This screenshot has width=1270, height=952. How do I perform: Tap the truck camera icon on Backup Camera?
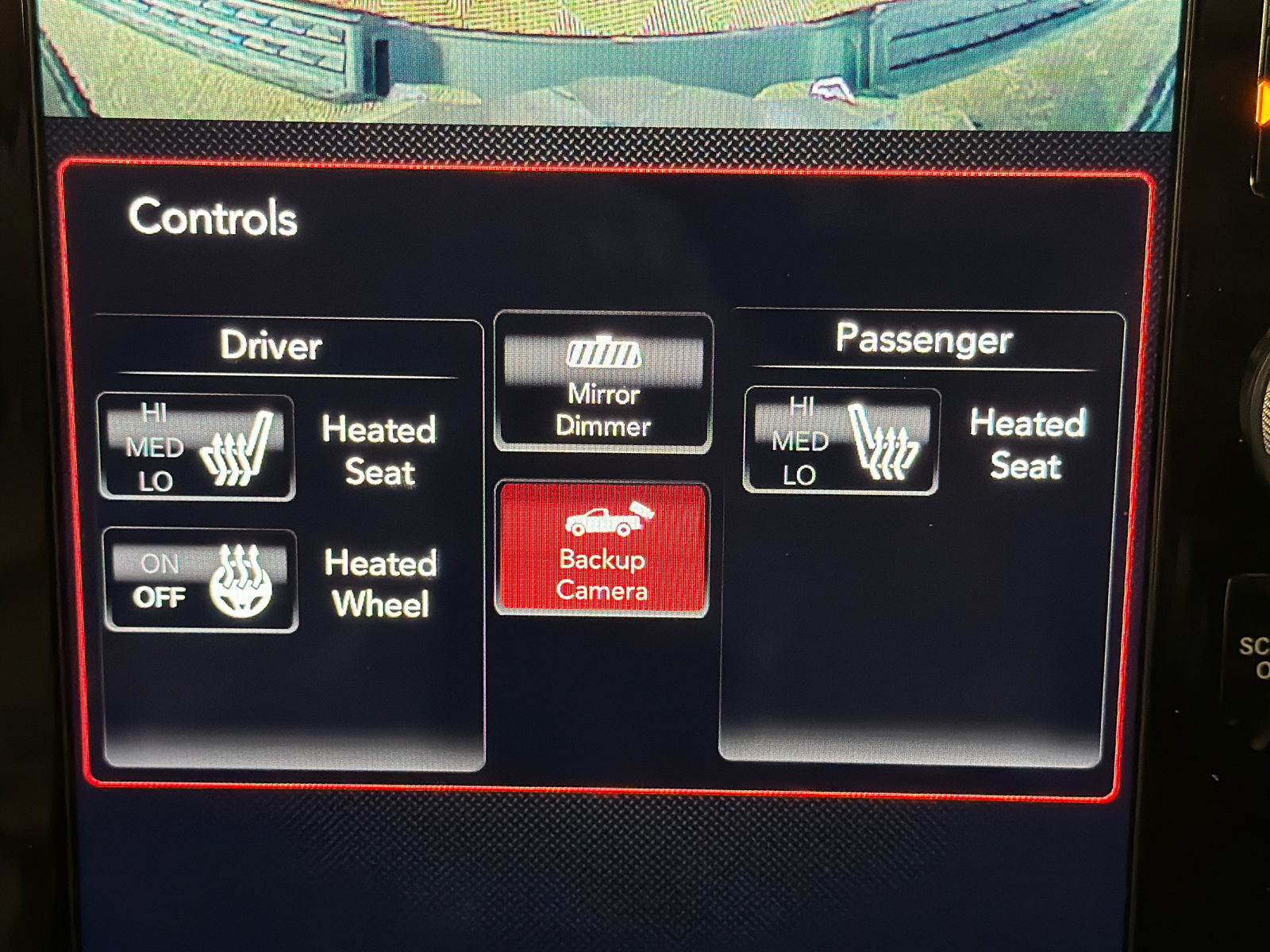[x=604, y=520]
